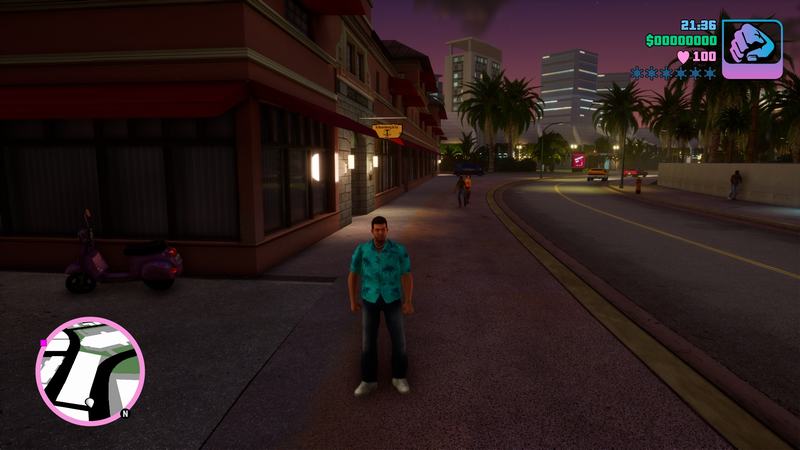The image size is (800, 450).
Task: Click the north indicator on the minimap
Action: 125,412
